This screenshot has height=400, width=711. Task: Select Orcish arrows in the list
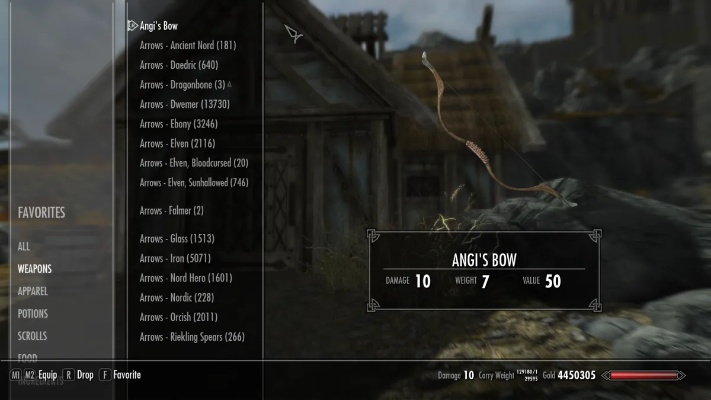pyautogui.click(x=180, y=317)
